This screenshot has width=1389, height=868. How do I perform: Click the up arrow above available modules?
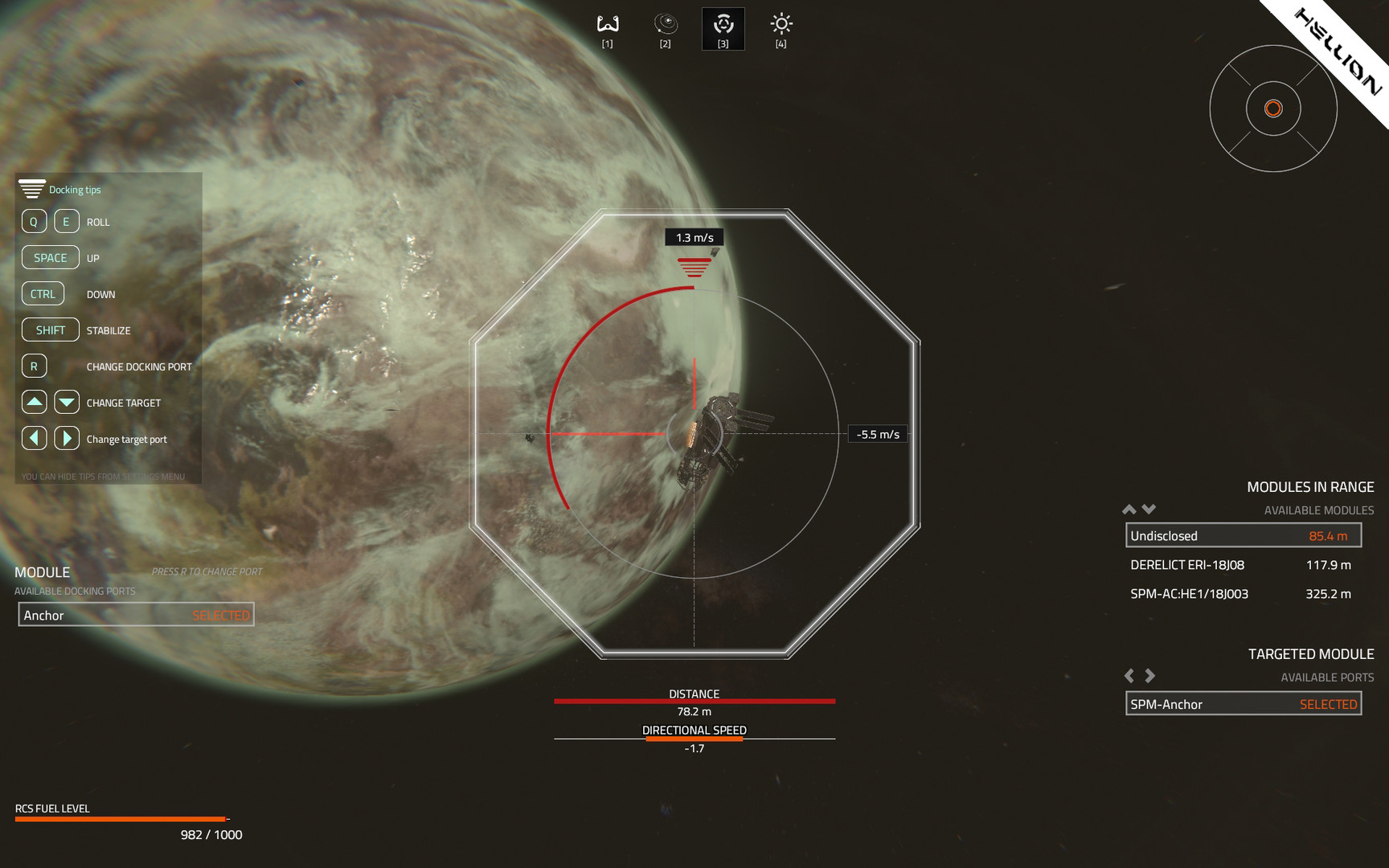tap(1129, 510)
